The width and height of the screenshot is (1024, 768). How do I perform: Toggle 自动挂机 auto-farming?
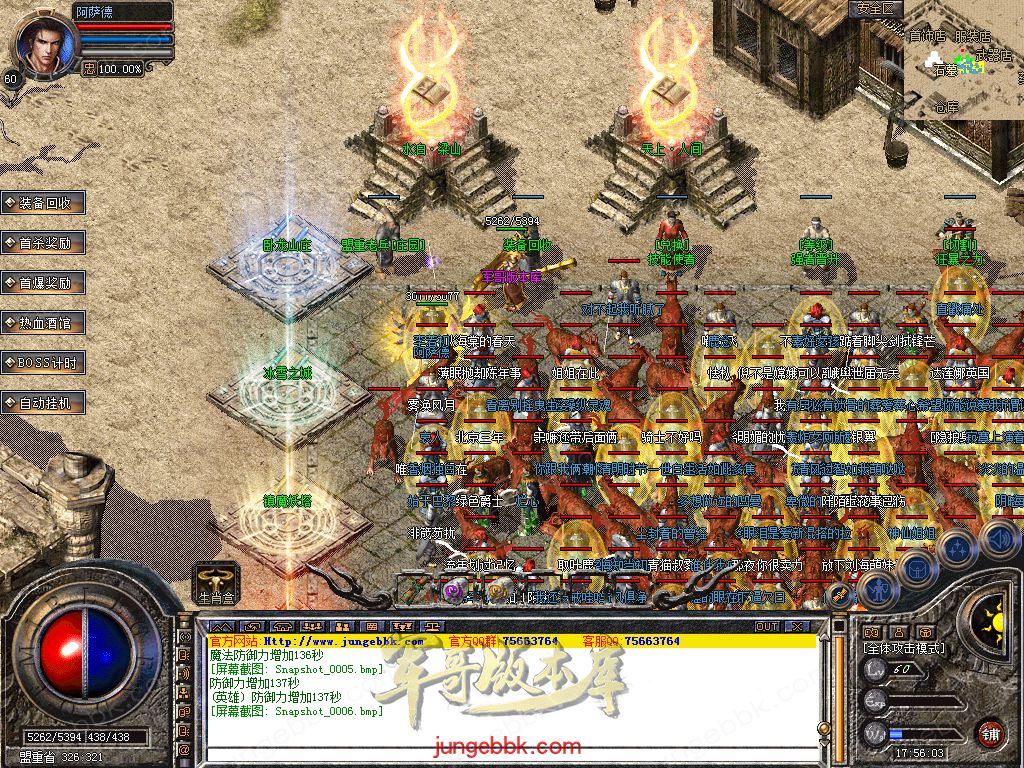tap(44, 403)
